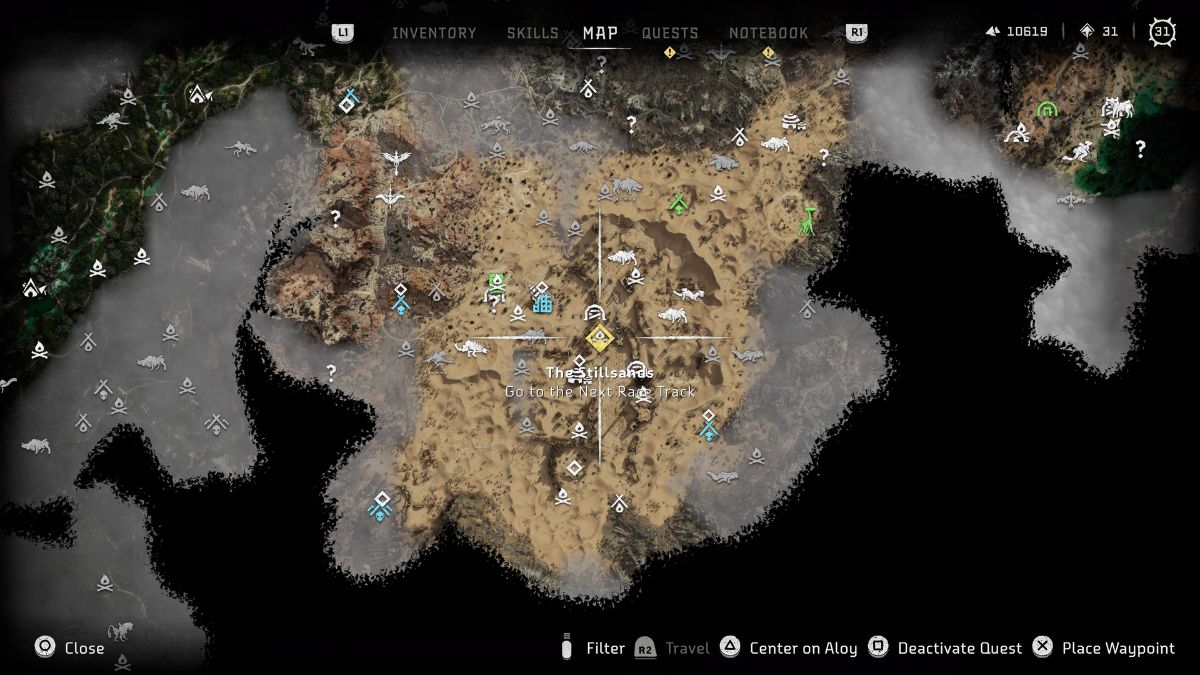Select the Map tab
Image resolution: width=1200 pixels, height=675 pixels.
coord(600,33)
